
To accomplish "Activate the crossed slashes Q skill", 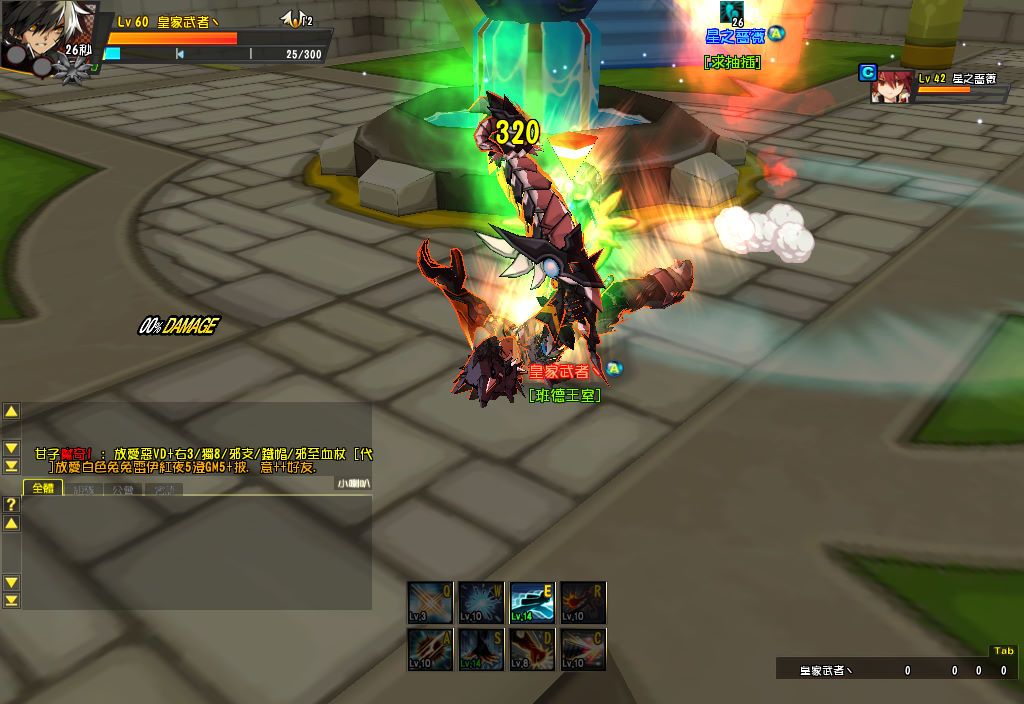I will pos(432,603).
